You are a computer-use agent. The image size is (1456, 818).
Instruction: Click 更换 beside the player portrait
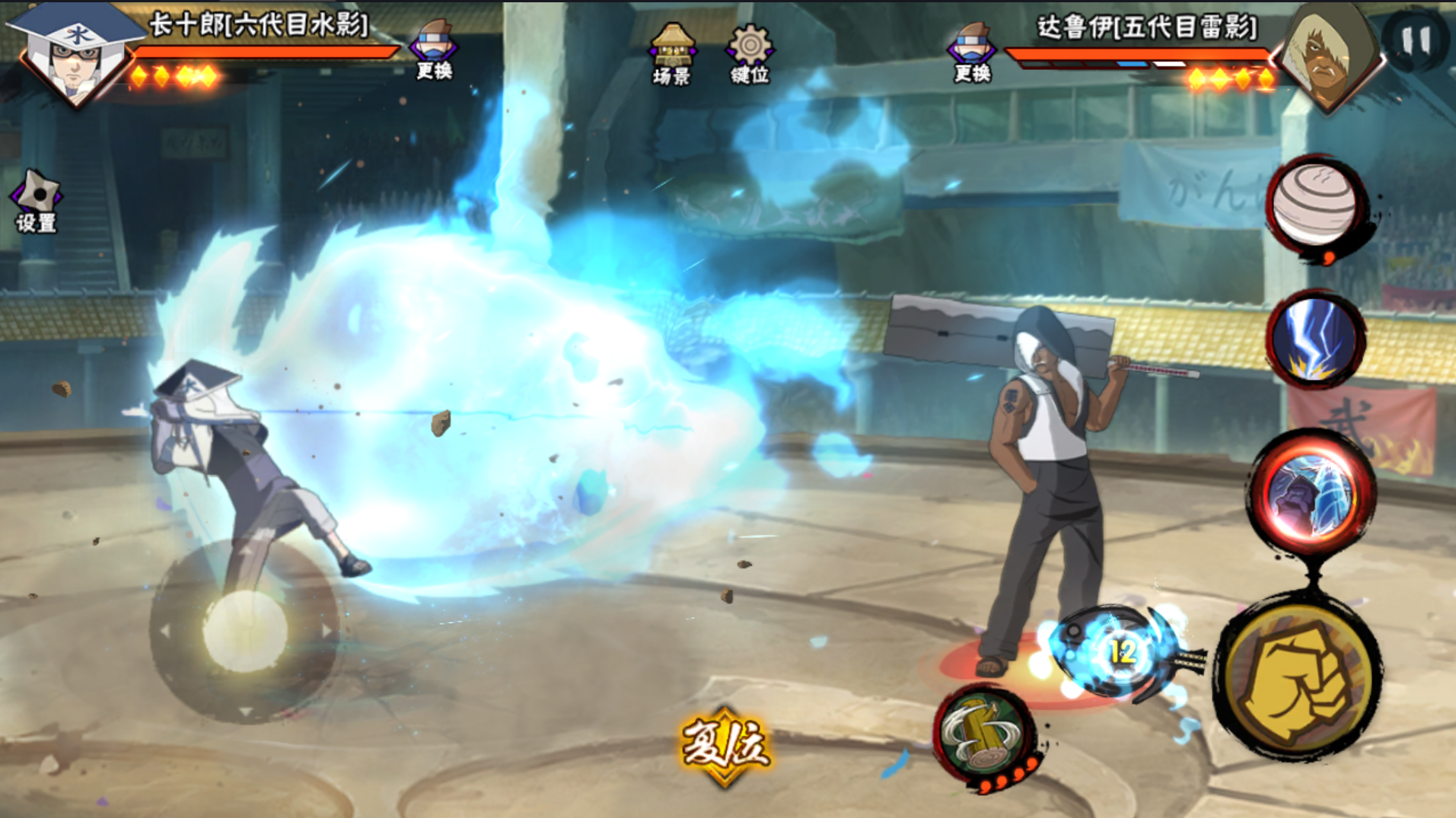[x=434, y=50]
